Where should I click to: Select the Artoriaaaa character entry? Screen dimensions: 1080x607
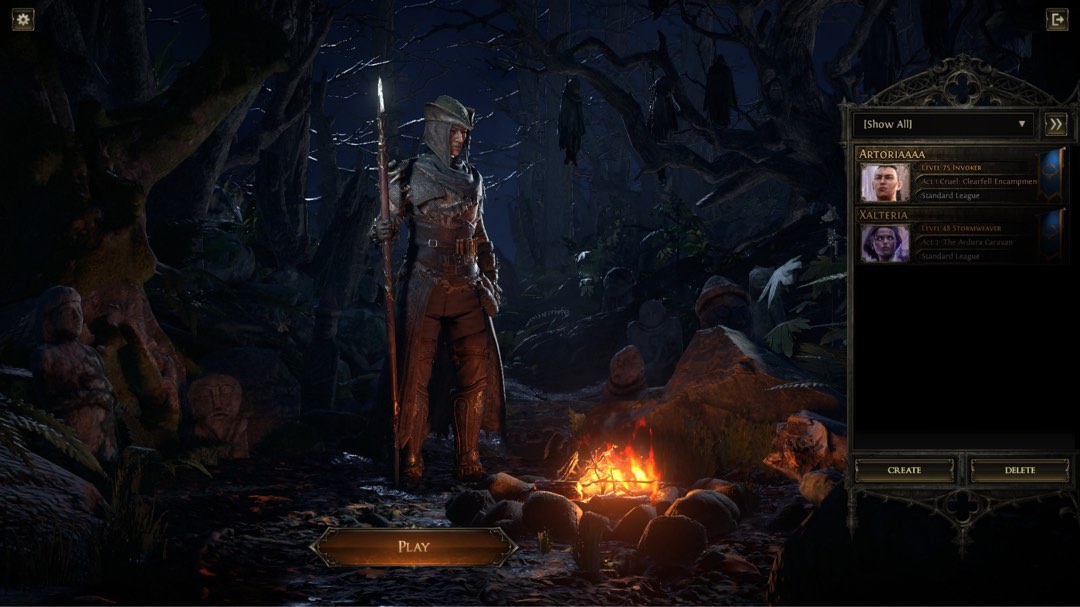(x=948, y=176)
